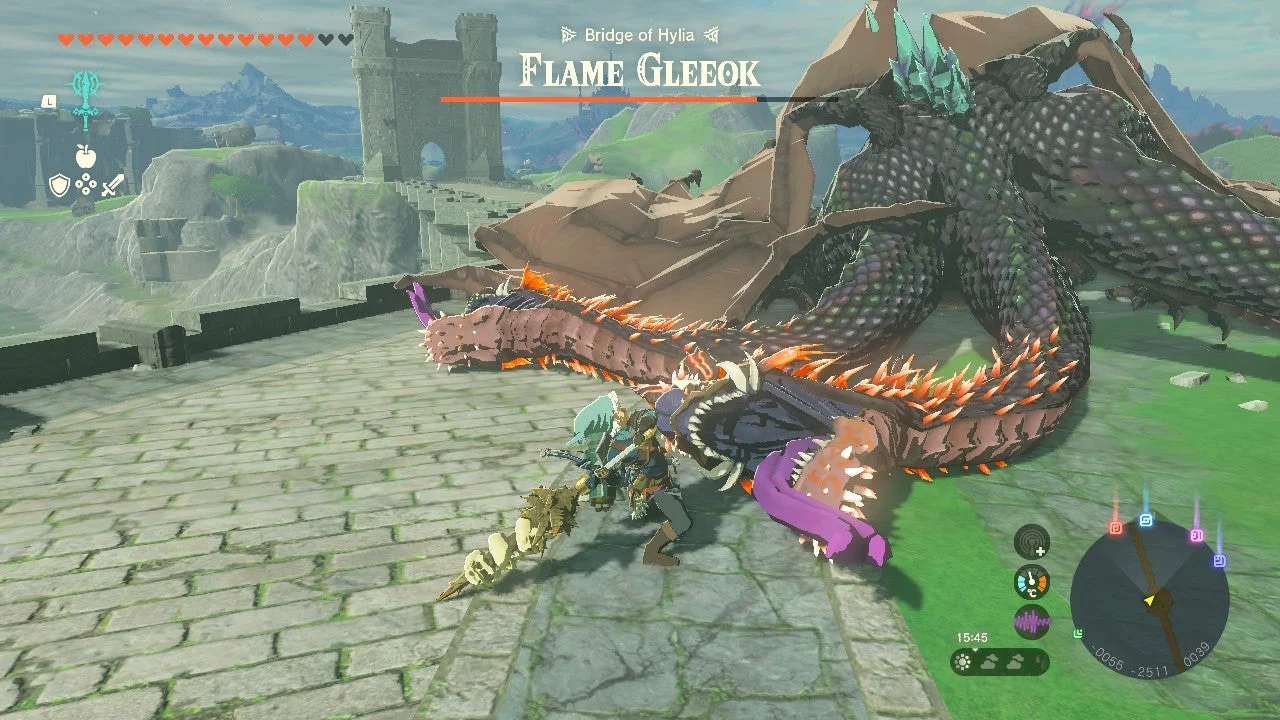
Task: Click the yellow player arrow in the compass
Action: pyautogui.click(x=1149, y=599)
